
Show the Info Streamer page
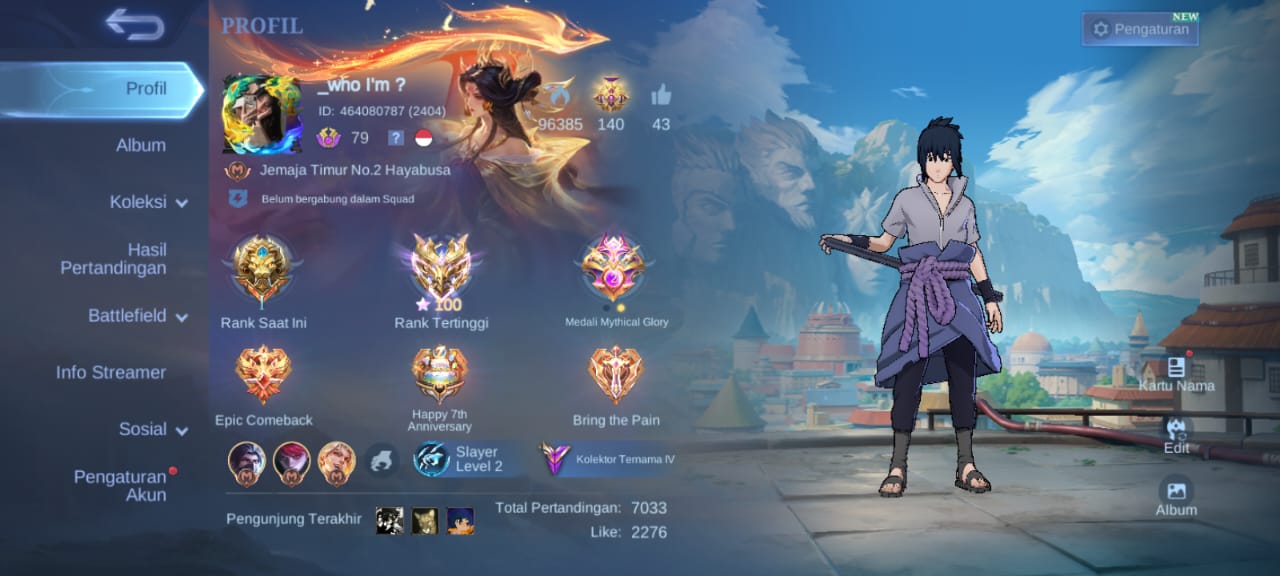pyautogui.click(x=110, y=372)
